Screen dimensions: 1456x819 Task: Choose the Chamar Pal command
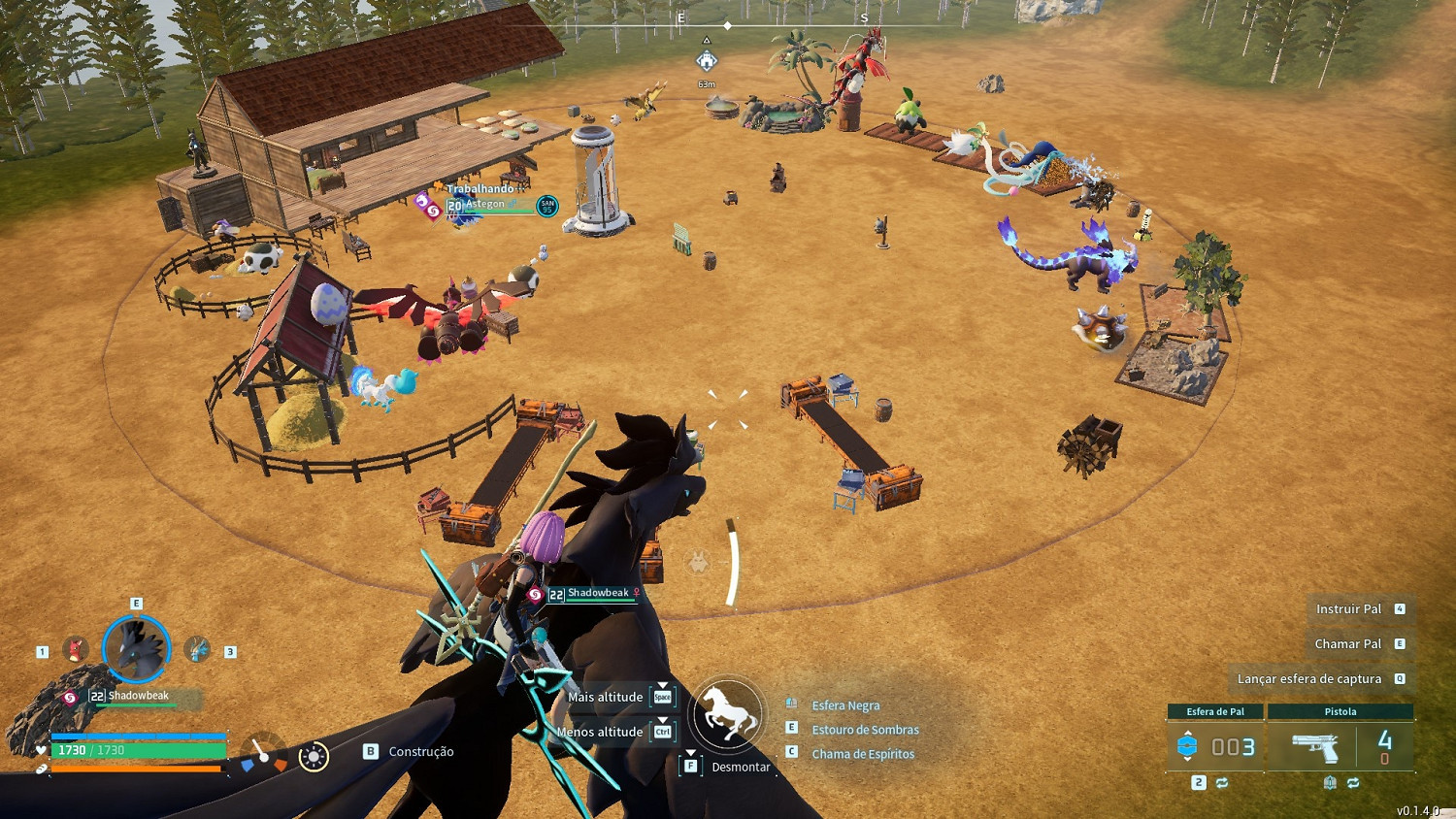(1347, 644)
